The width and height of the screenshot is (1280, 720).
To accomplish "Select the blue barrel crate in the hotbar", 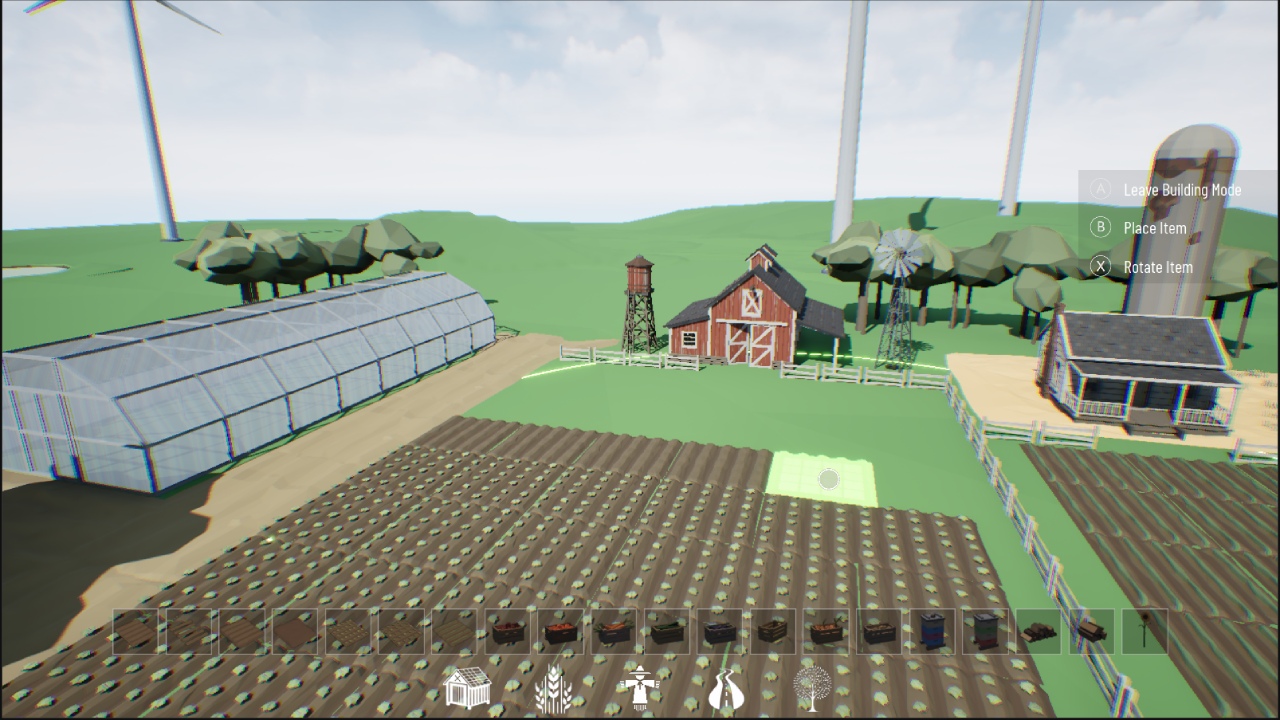I will tap(932, 630).
